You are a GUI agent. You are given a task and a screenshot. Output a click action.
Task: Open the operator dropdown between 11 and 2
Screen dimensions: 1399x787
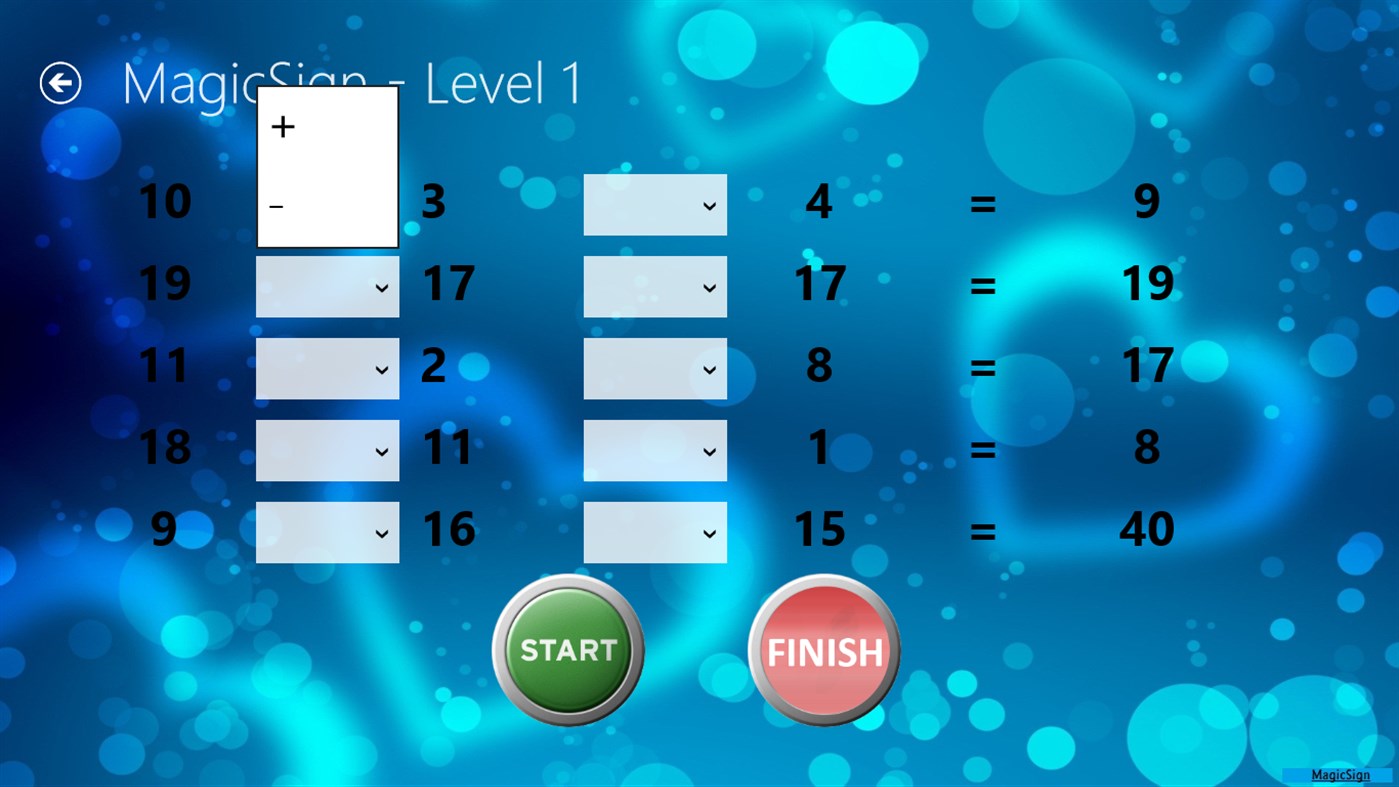click(327, 368)
